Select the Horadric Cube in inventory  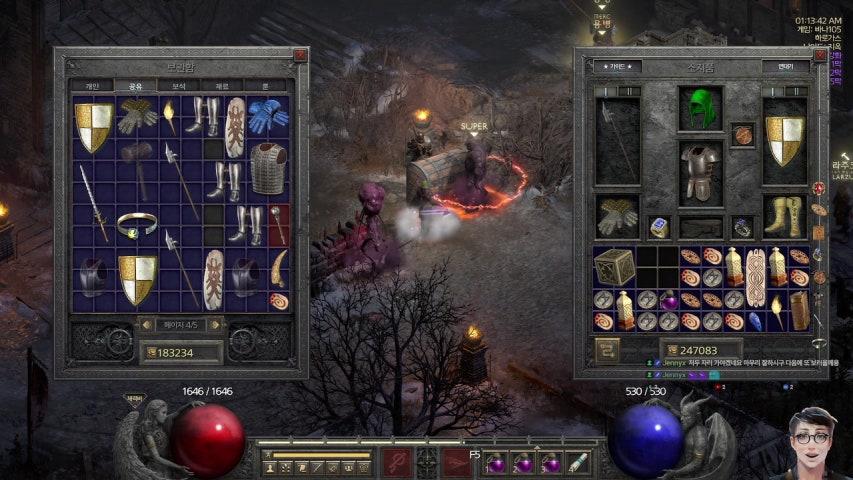click(614, 267)
